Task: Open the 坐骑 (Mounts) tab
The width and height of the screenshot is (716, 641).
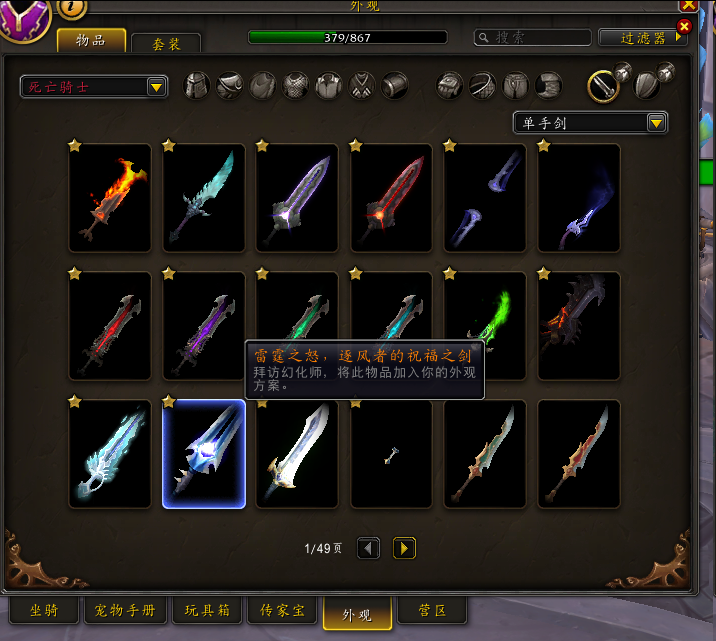Action: (44, 610)
